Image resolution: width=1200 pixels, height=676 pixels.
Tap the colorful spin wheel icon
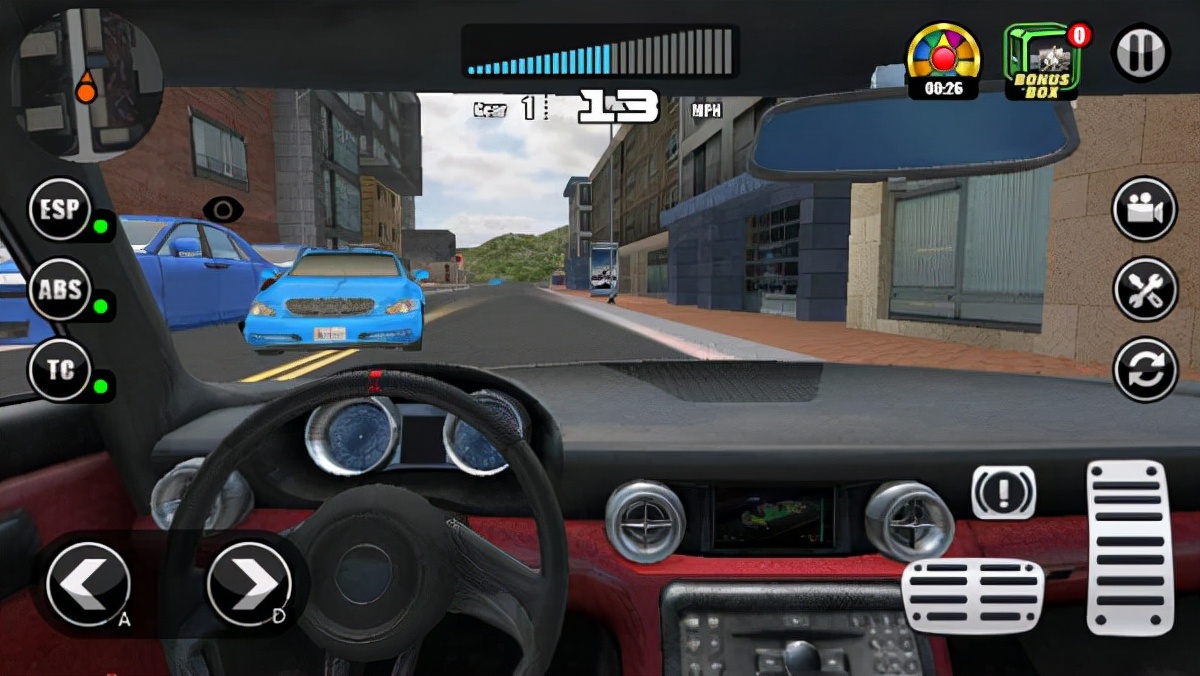(x=943, y=57)
